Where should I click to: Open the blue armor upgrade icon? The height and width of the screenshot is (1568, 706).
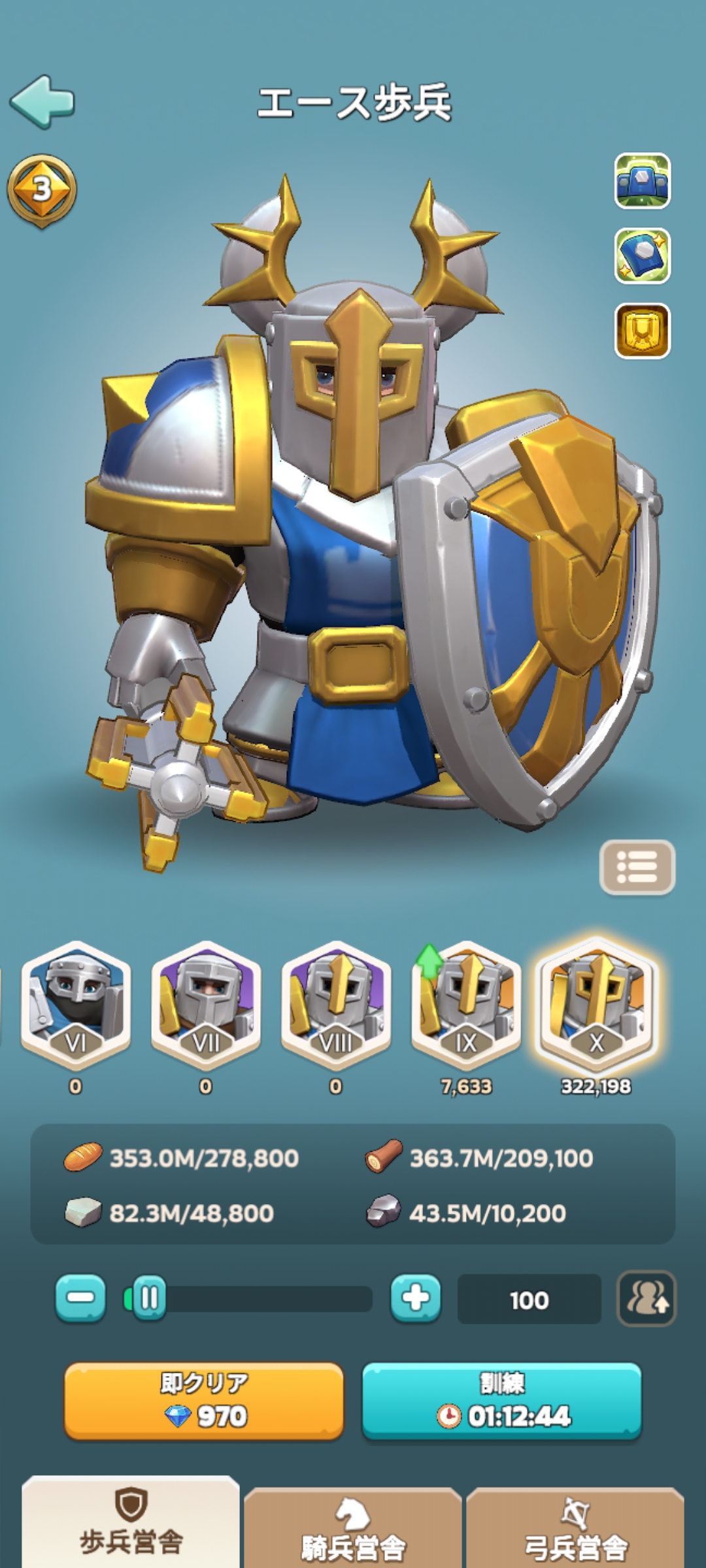tap(642, 181)
